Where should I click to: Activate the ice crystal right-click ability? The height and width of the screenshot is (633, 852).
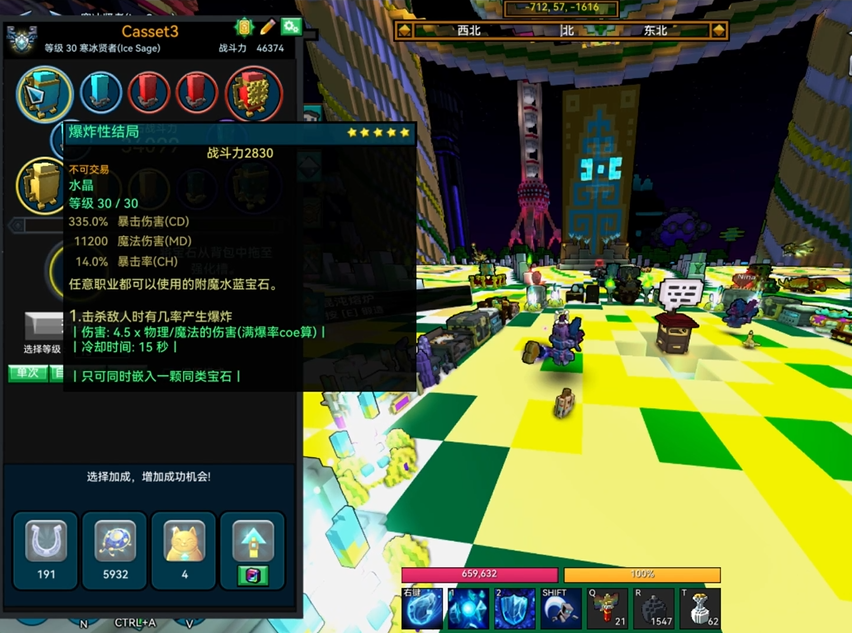(424, 609)
